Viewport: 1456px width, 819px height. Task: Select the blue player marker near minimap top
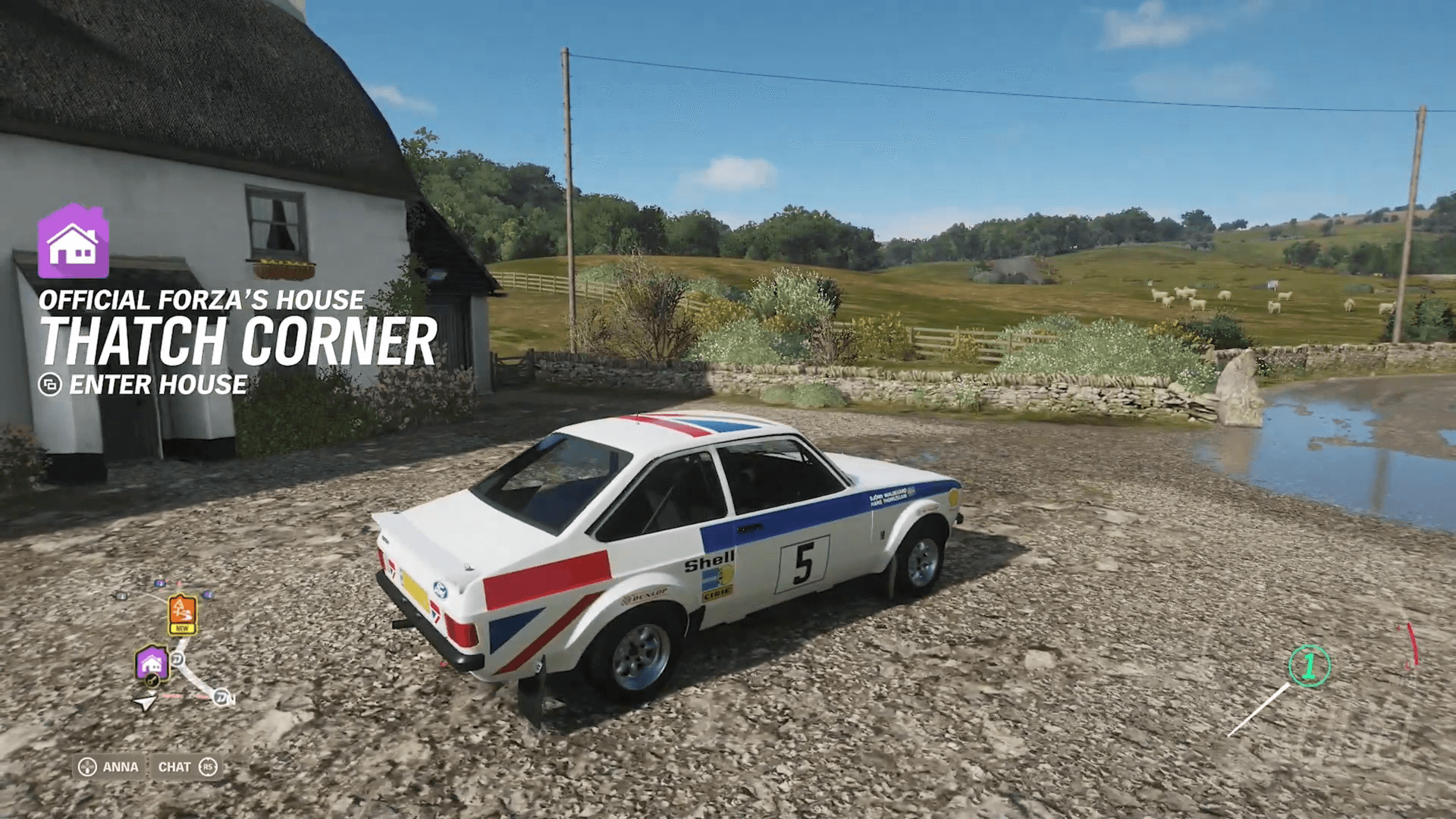click(159, 583)
